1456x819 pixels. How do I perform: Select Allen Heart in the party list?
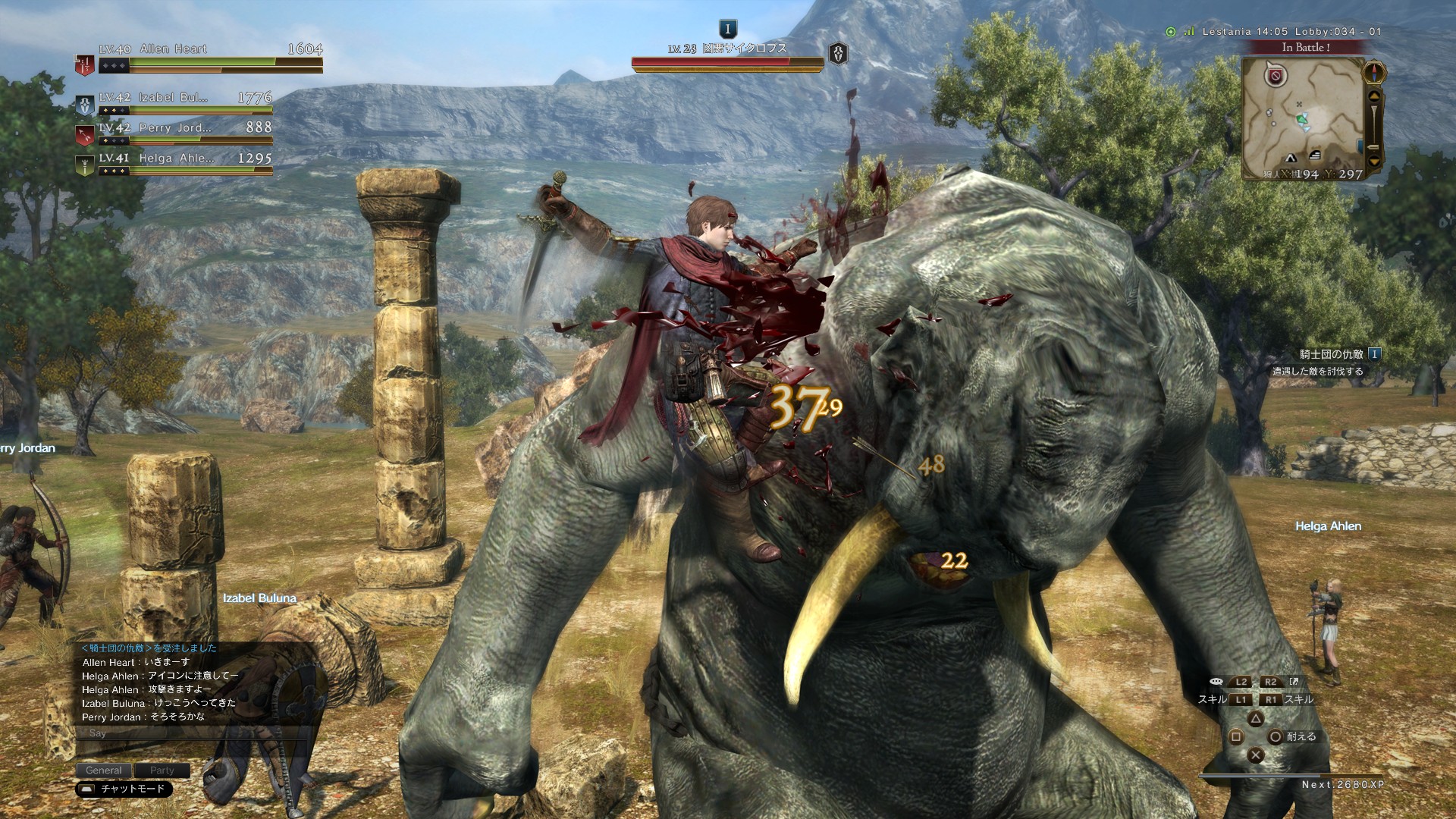173,49
